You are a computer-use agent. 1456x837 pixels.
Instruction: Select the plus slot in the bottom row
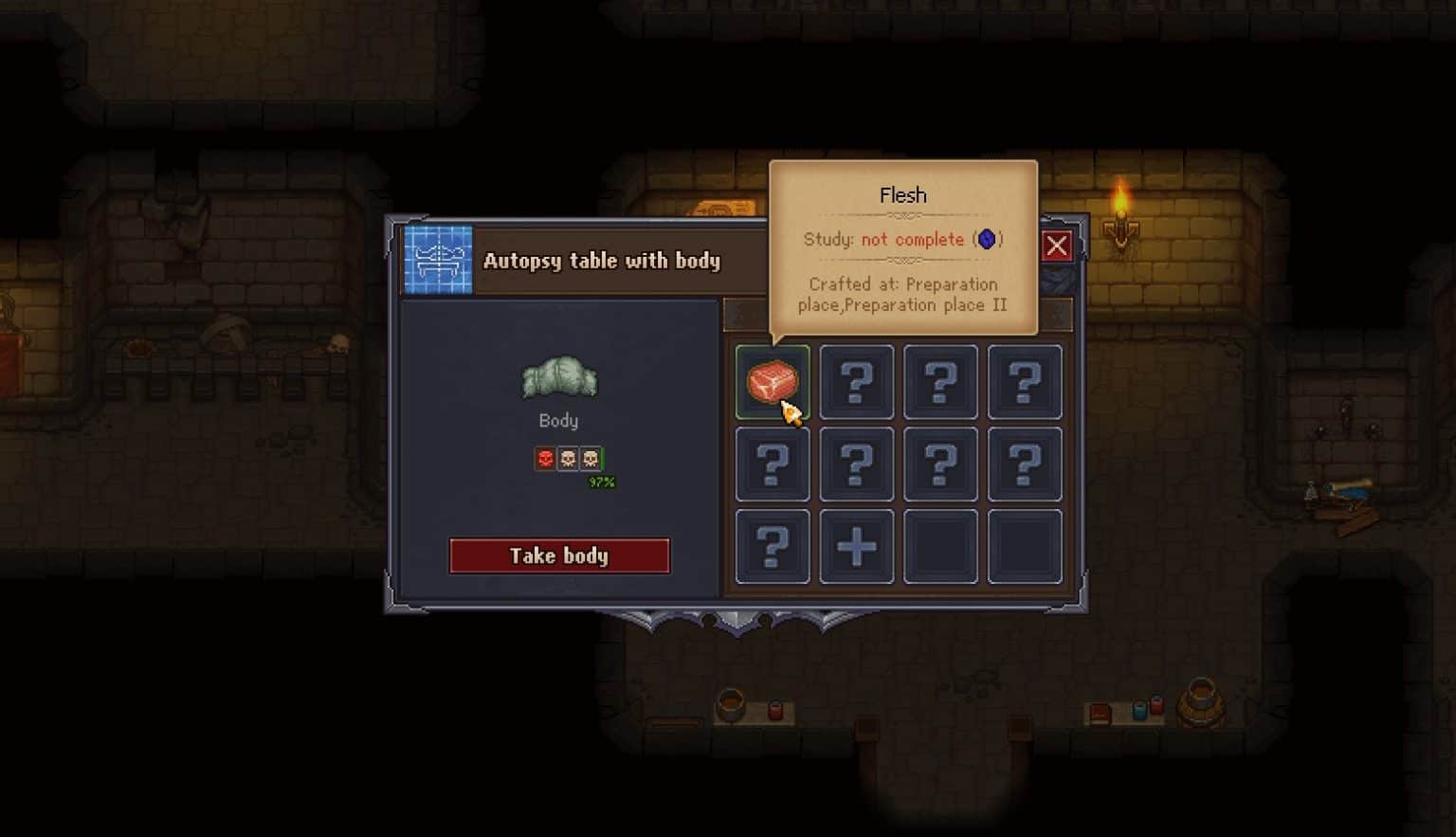(856, 546)
